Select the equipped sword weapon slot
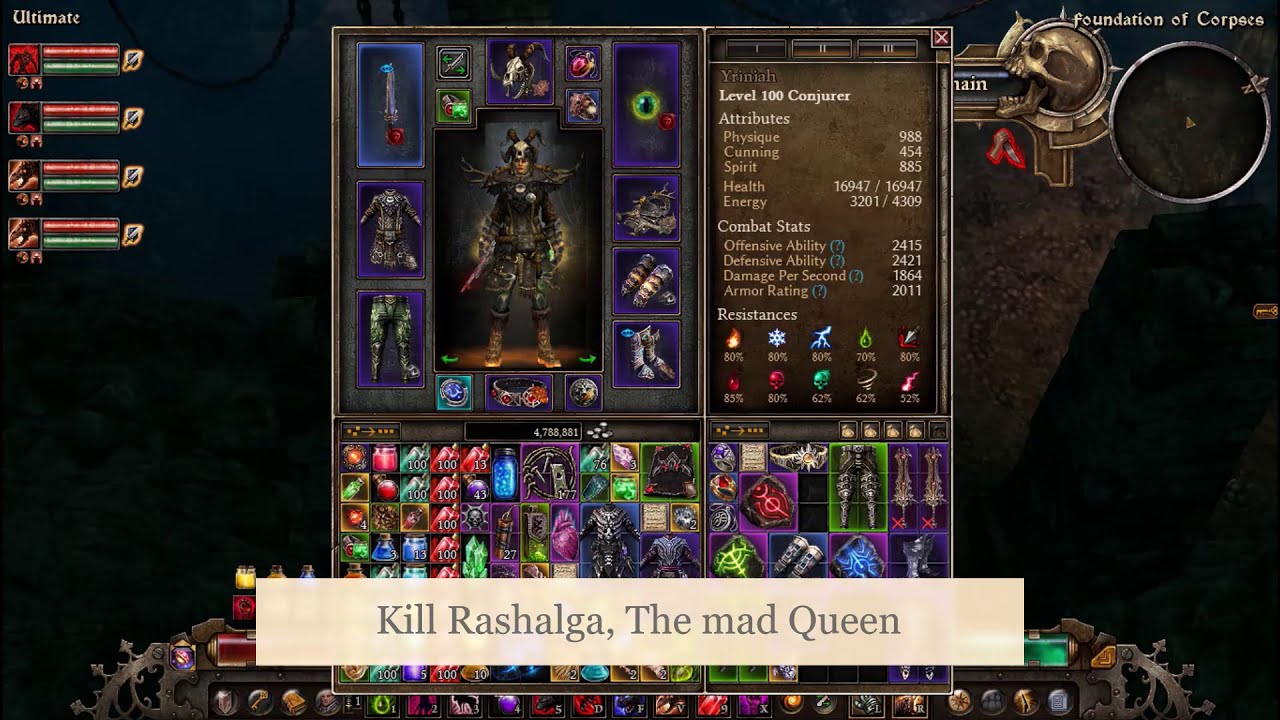 [390, 104]
